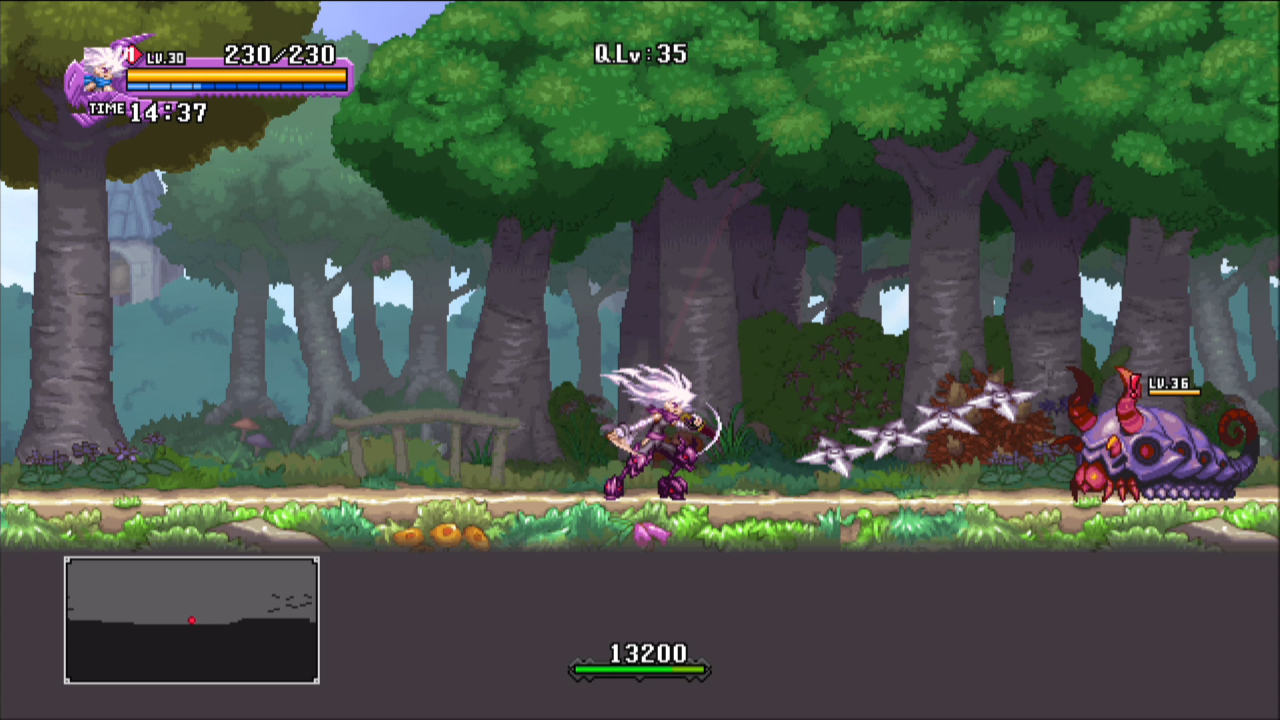1280x720 pixels.
Task: Toggle the Q.Lv:35 quest level display
Action: click(638, 54)
